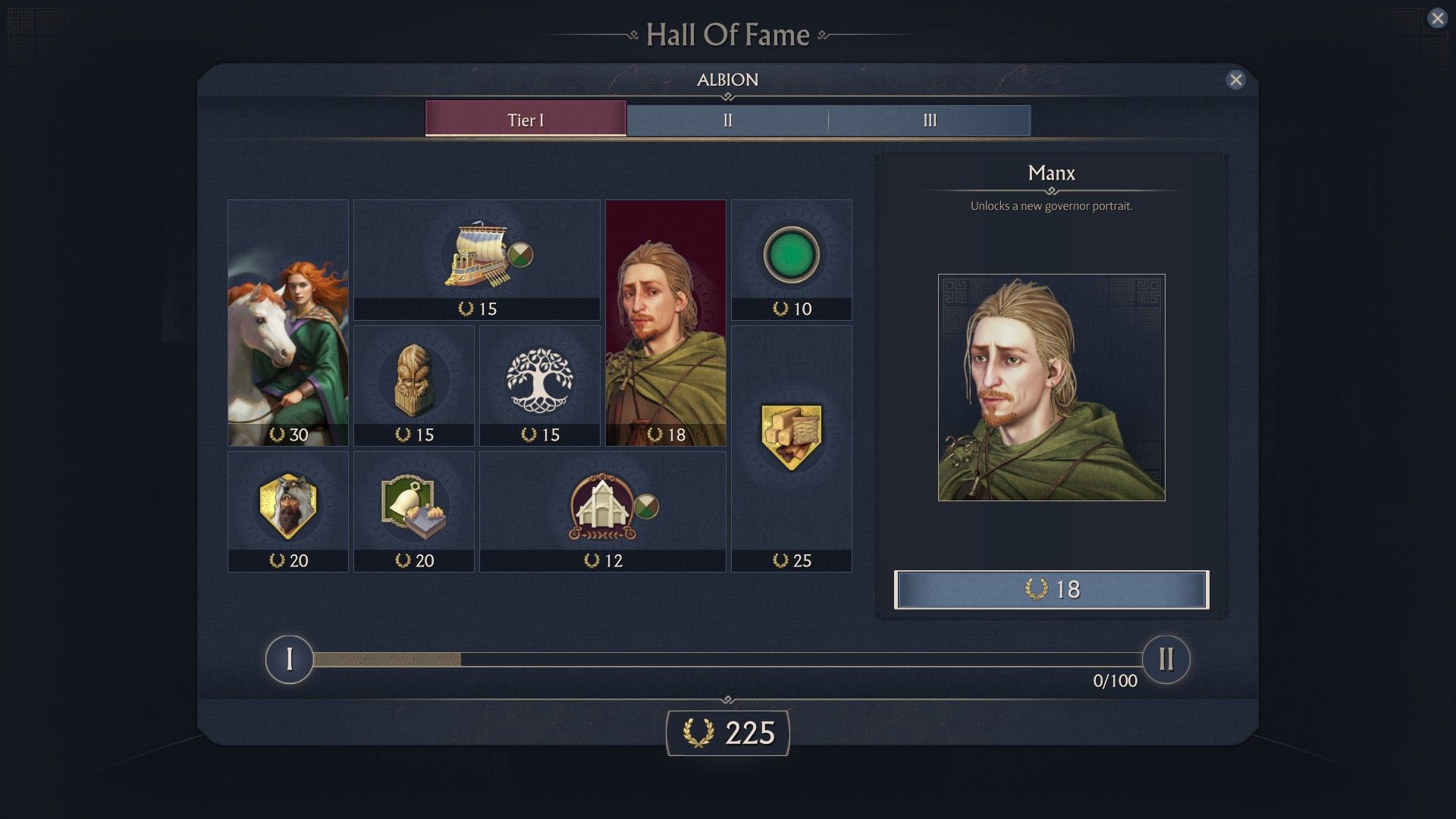Pick the white tree of life emblem
1456x819 pixels.
pos(540,385)
